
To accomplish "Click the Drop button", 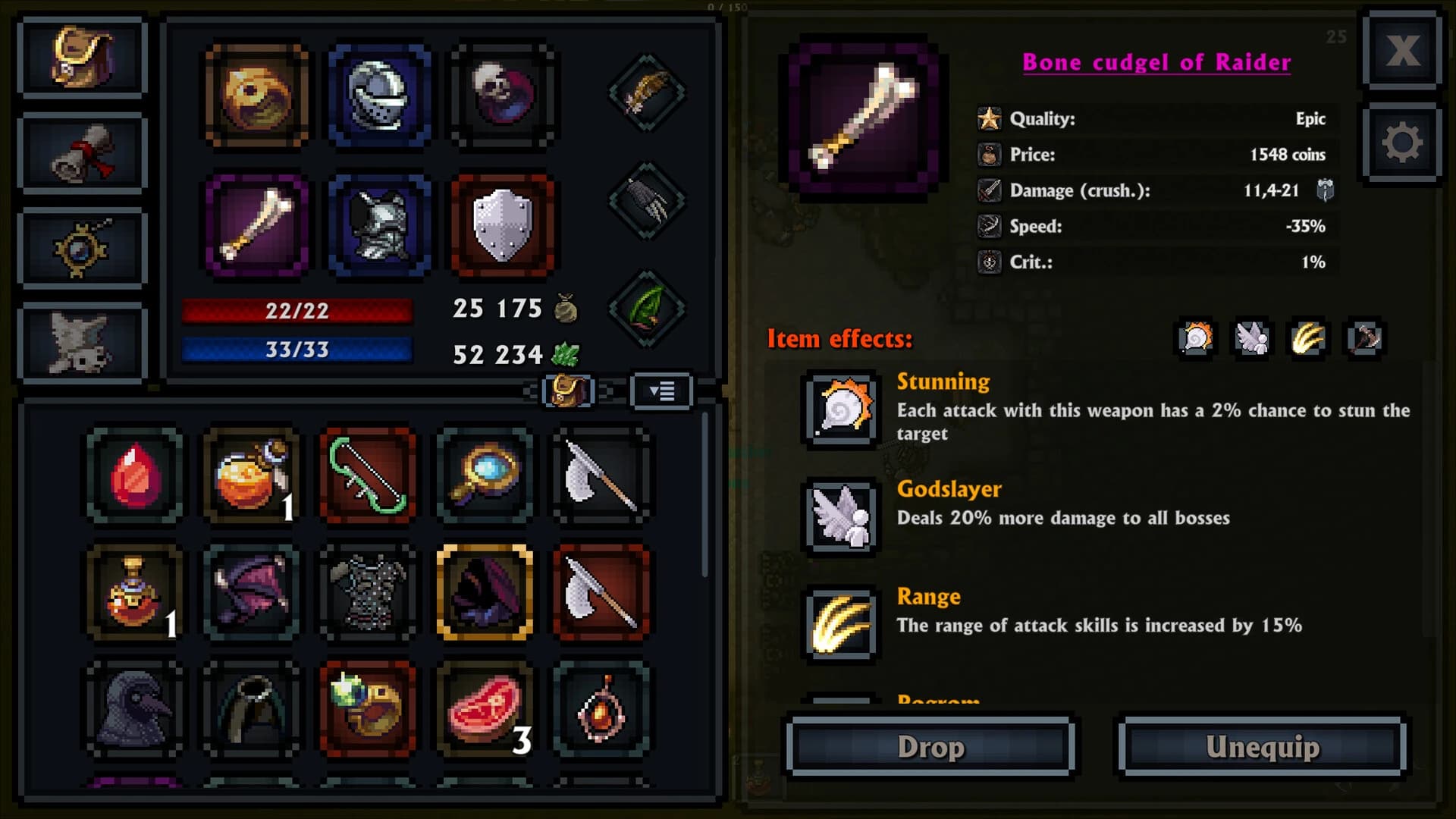I will pyautogui.click(x=930, y=746).
